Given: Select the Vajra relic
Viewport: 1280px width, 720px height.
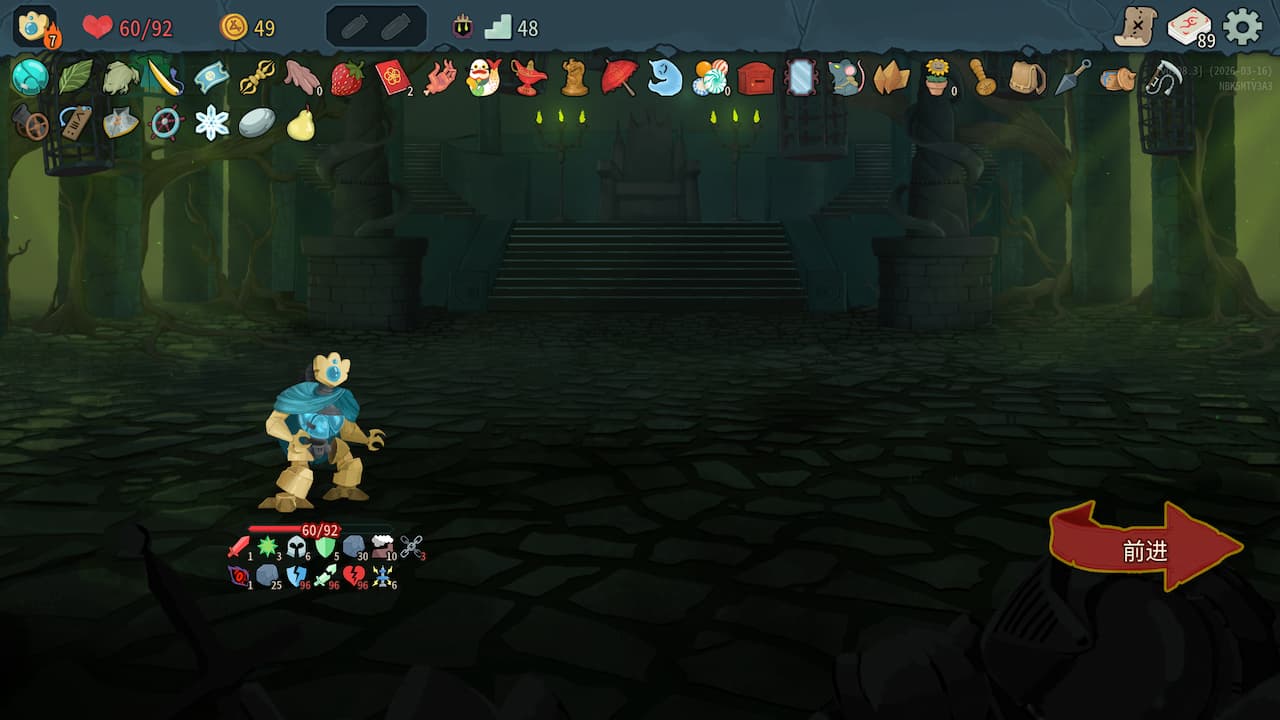Looking at the screenshot, I should pyautogui.click(x=258, y=80).
